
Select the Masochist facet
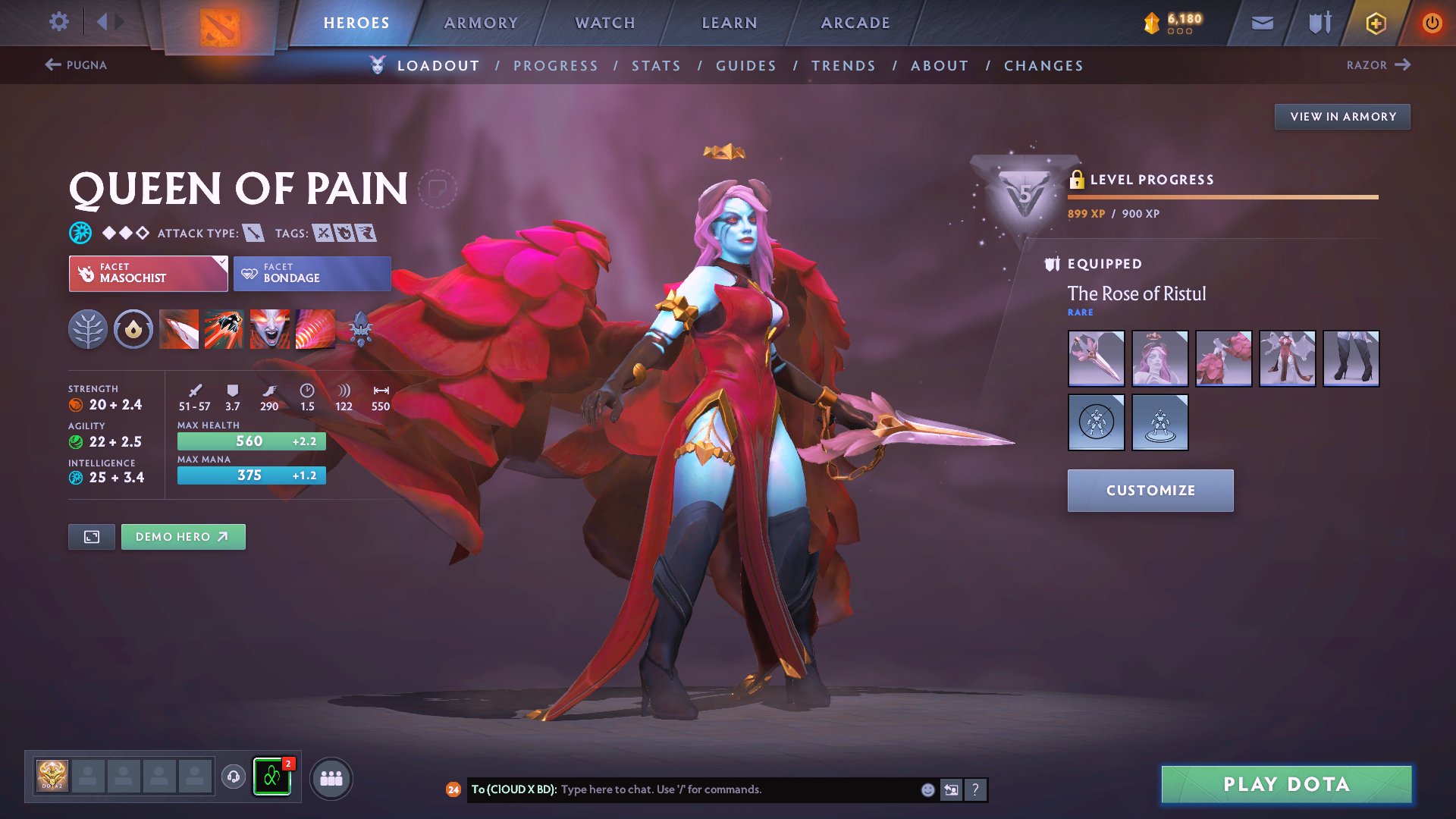click(148, 274)
